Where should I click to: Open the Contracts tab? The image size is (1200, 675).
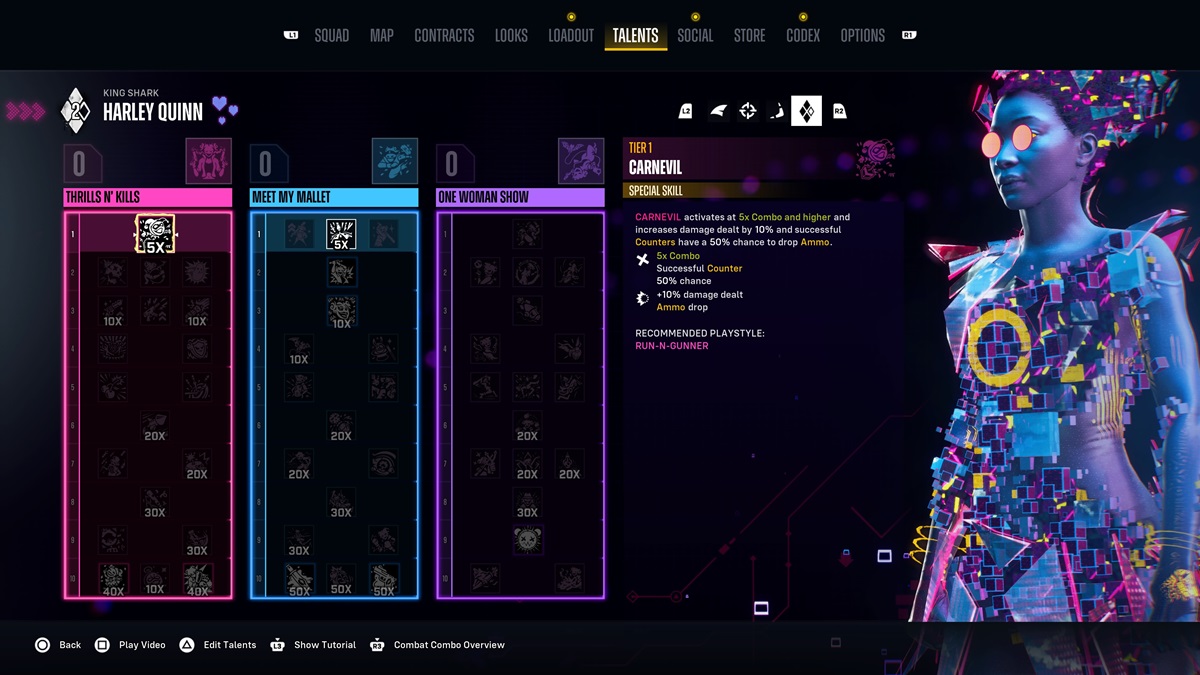[444, 36]
